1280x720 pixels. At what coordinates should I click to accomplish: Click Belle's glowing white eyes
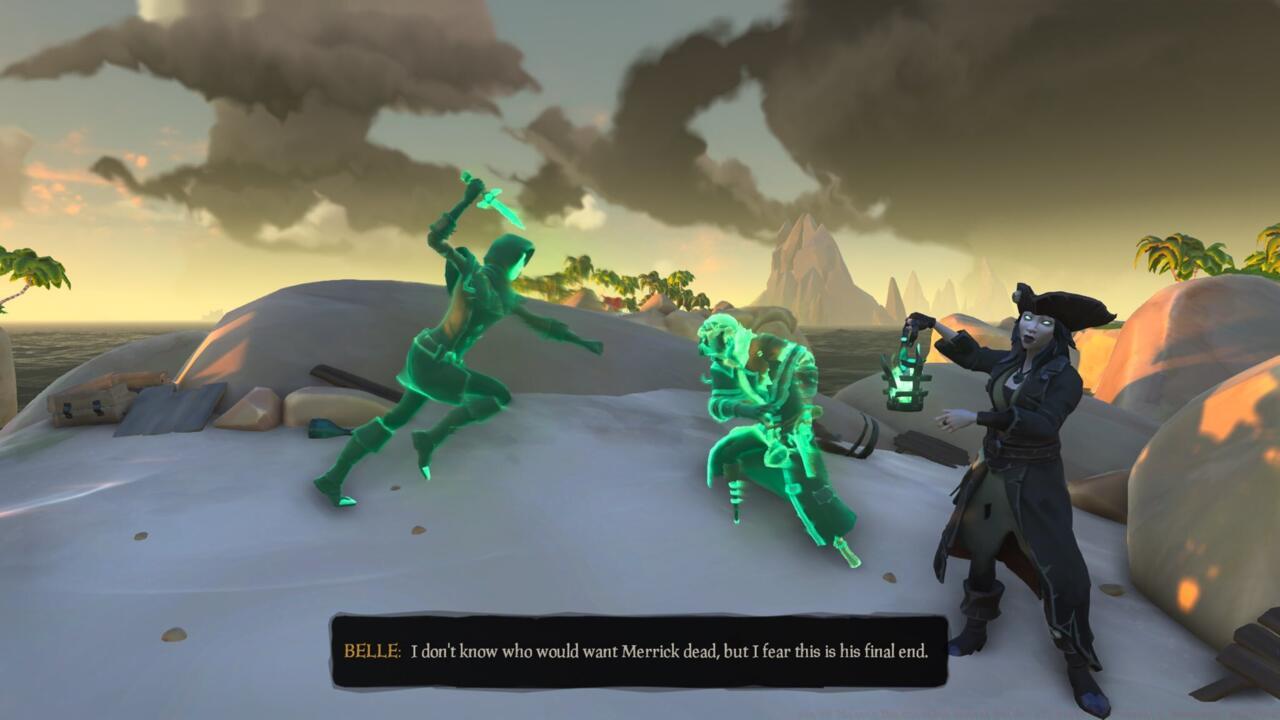(1030, 320)
